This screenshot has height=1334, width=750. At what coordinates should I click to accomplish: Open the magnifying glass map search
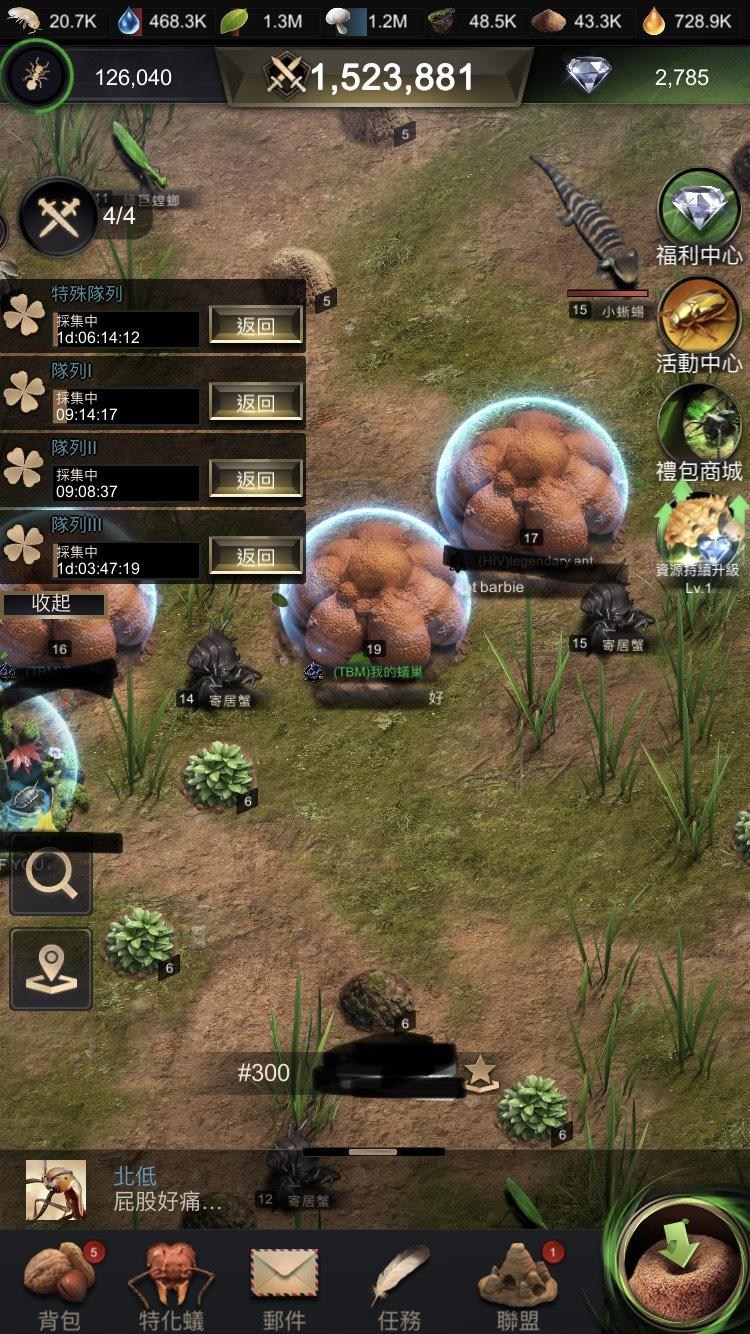51,877
